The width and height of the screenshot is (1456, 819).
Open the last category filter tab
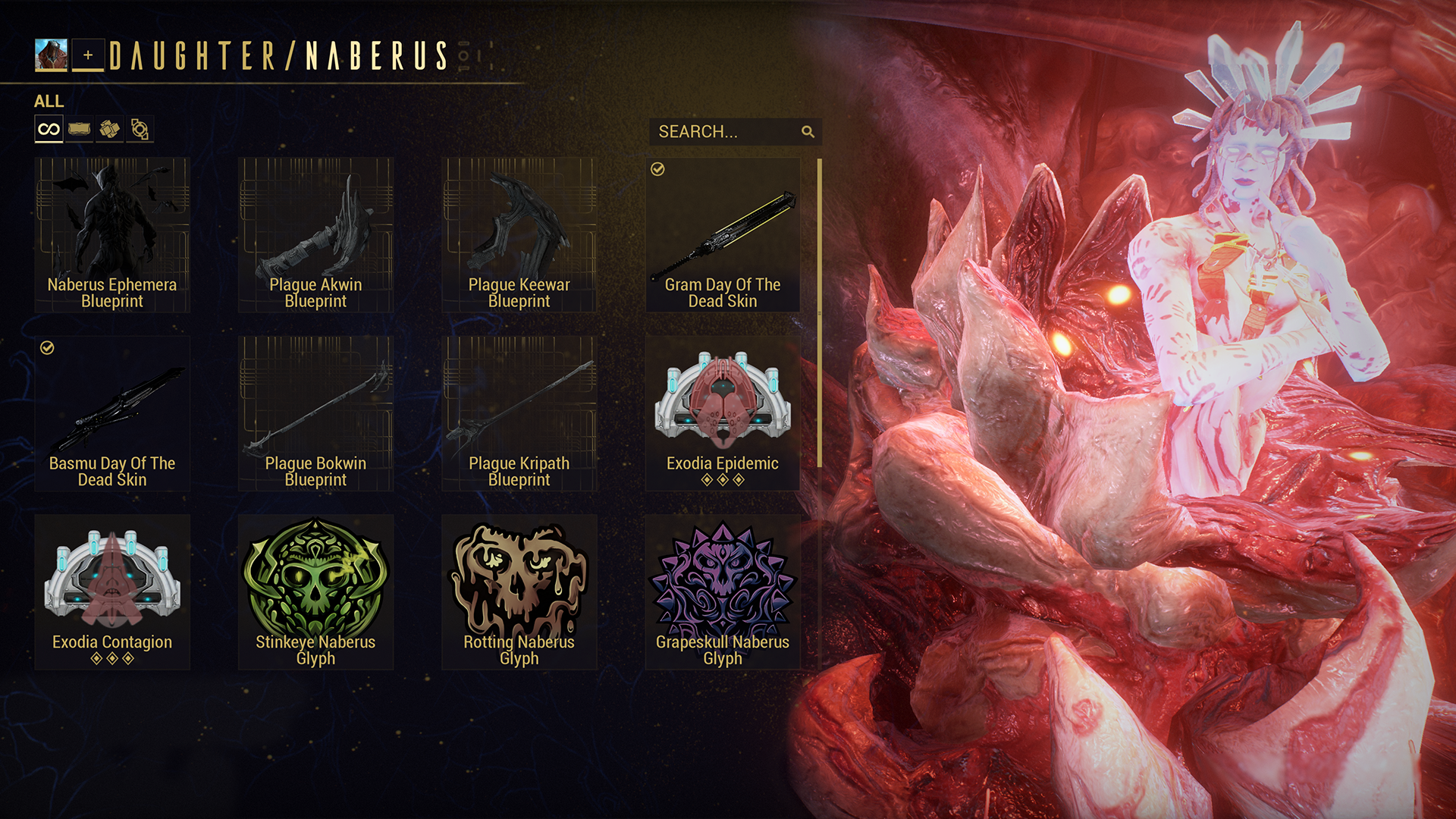(140, 130)
